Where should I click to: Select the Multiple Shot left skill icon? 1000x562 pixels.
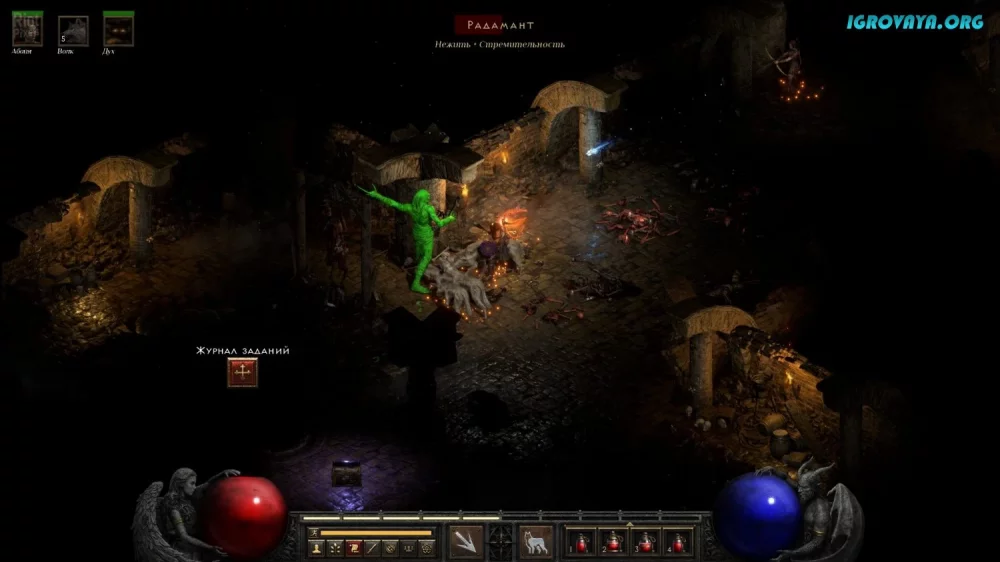coord(466,541)
